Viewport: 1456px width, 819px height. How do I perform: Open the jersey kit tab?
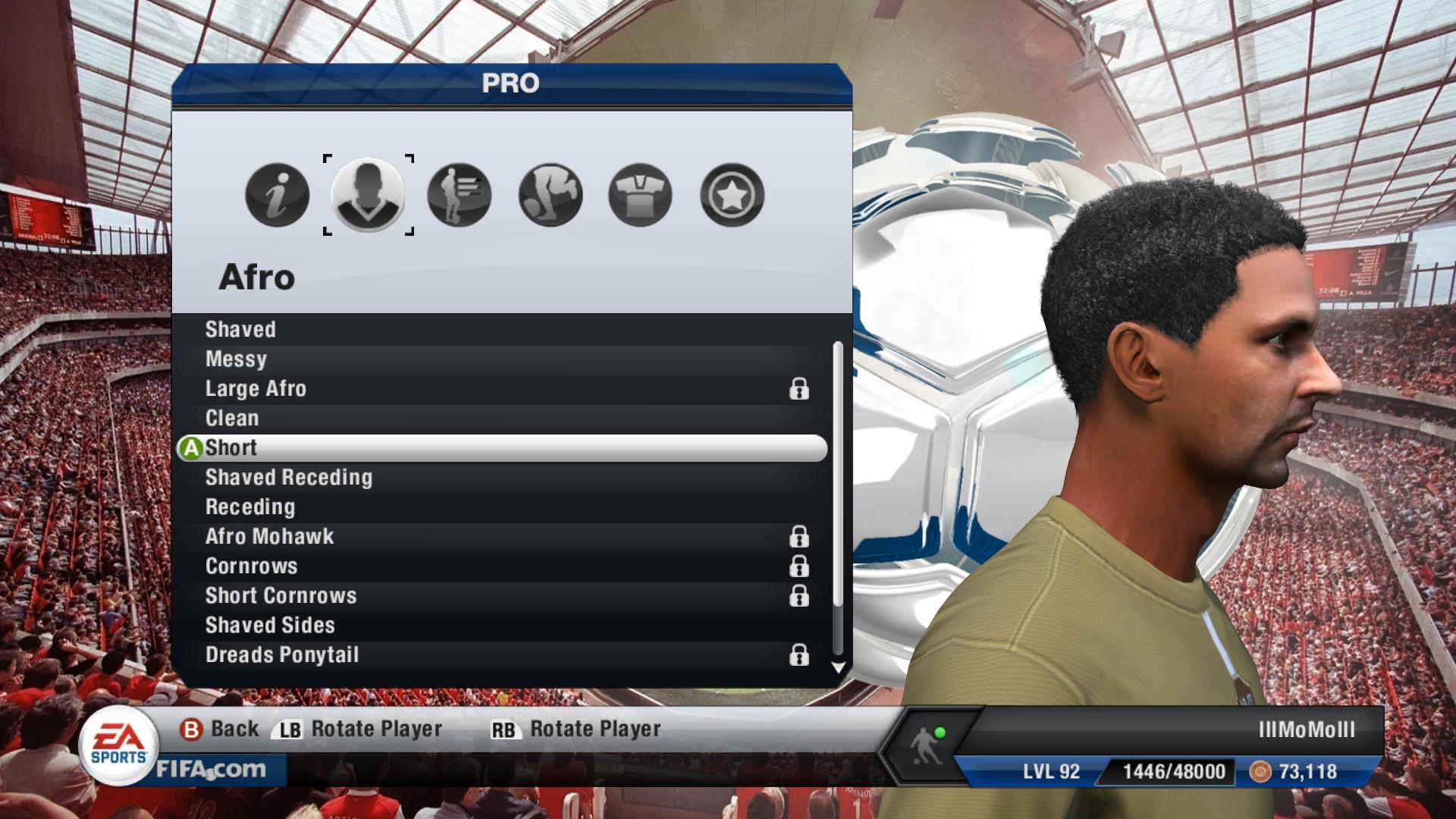[x=641, y=195]
